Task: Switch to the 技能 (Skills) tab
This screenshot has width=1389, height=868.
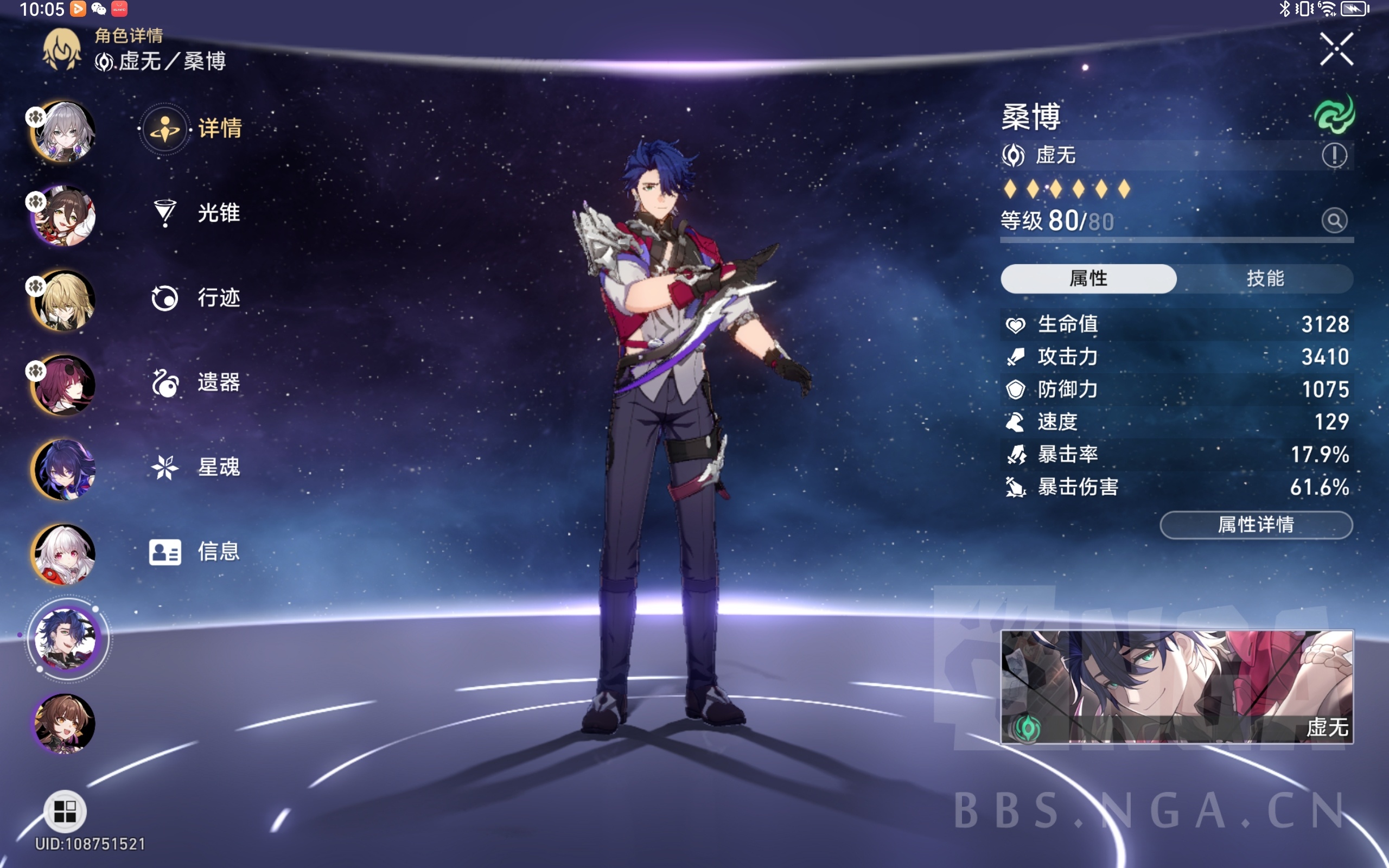Action: click(x=1266, y=278)
